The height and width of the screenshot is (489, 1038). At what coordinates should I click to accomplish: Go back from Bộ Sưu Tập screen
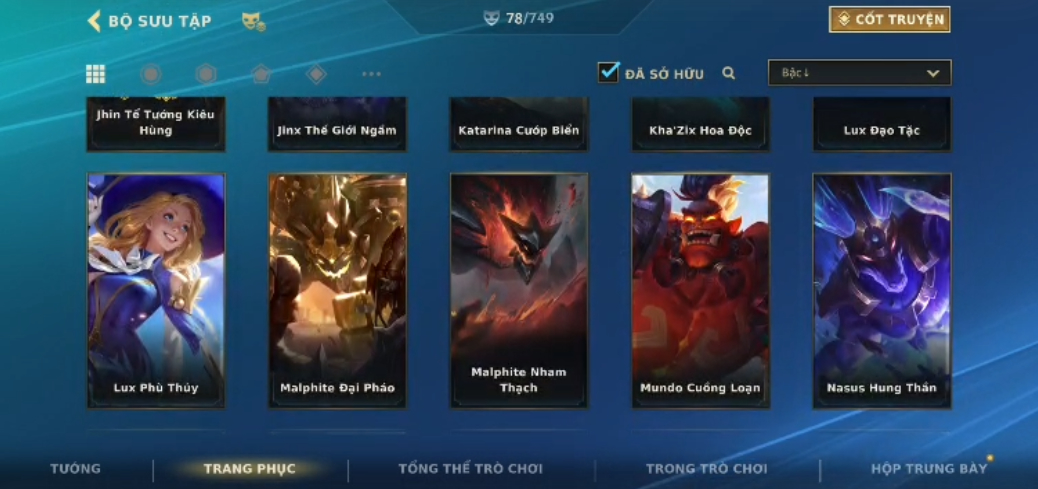coord(95,21)
